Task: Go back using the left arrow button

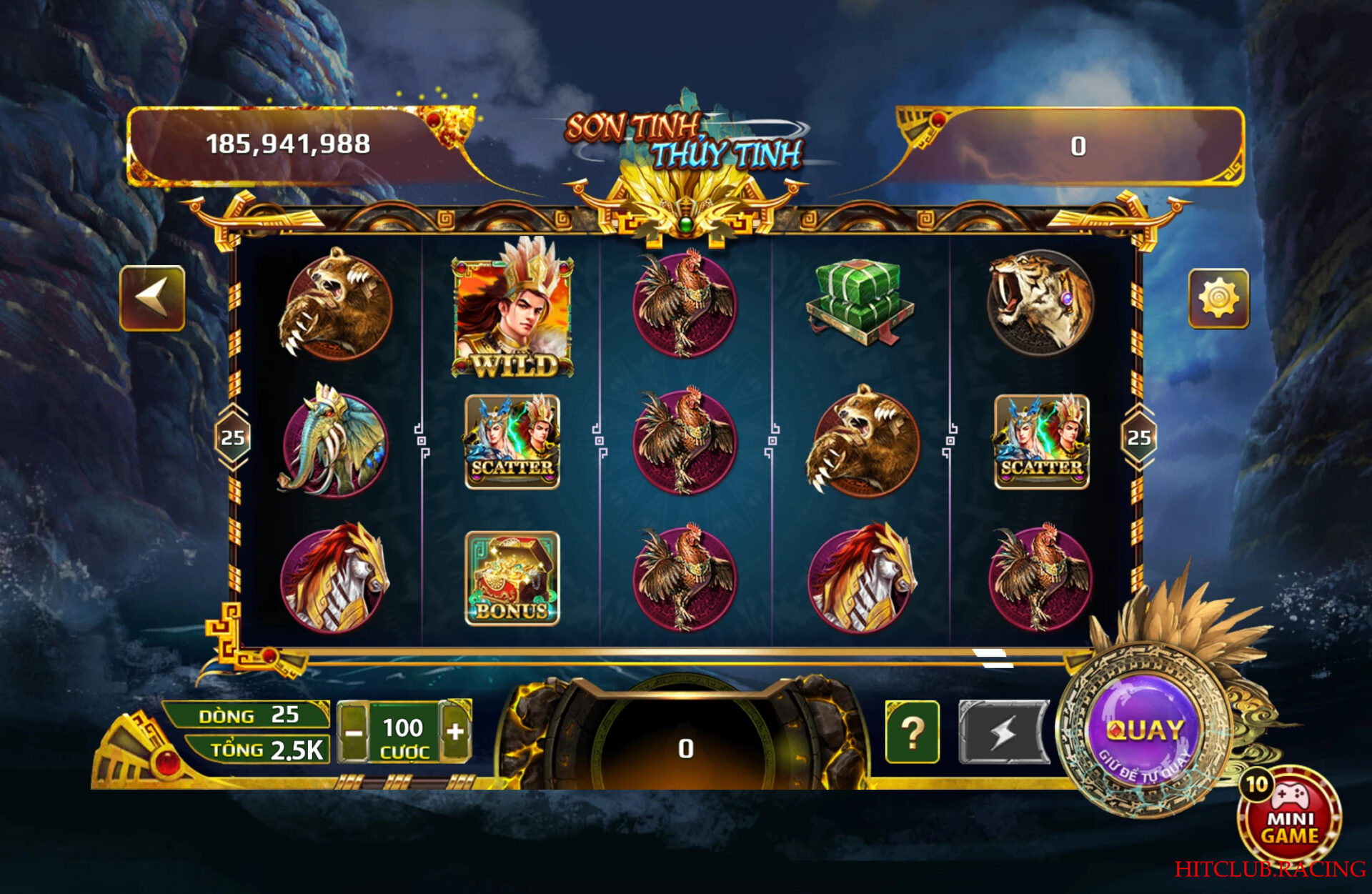Action: [x=152, y=298]
